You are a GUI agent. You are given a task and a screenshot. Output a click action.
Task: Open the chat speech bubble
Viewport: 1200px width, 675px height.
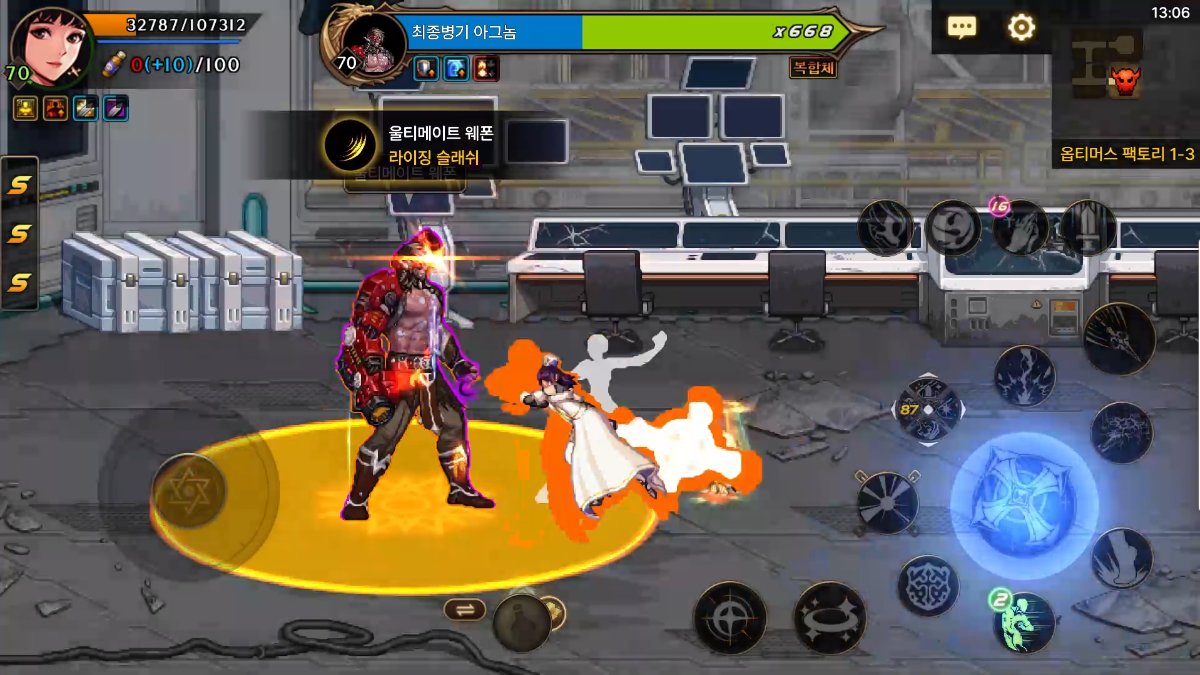point(962,27)
